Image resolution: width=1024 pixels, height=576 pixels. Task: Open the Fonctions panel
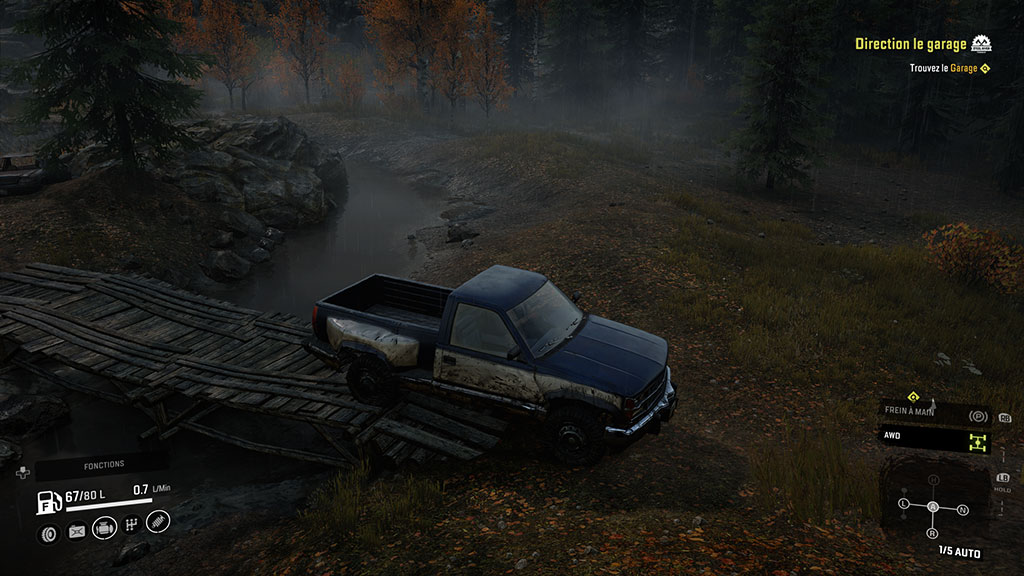(104, 464)
